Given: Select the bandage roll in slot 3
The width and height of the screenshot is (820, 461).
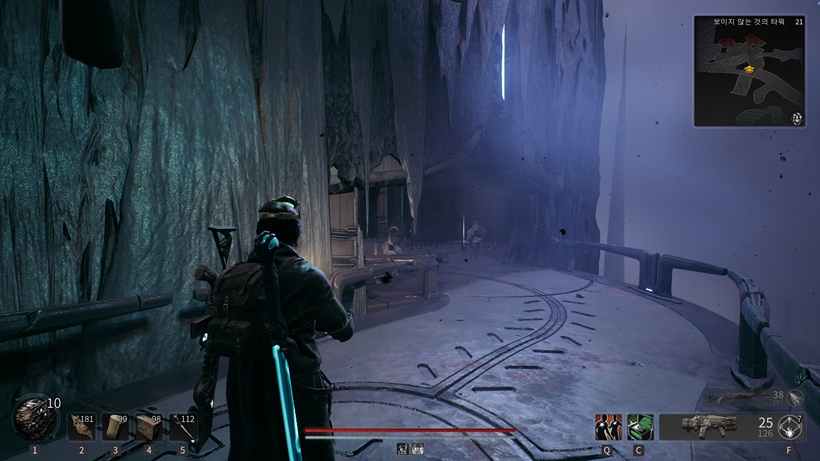Looking at the screenshot, I should tap(115, 425).
